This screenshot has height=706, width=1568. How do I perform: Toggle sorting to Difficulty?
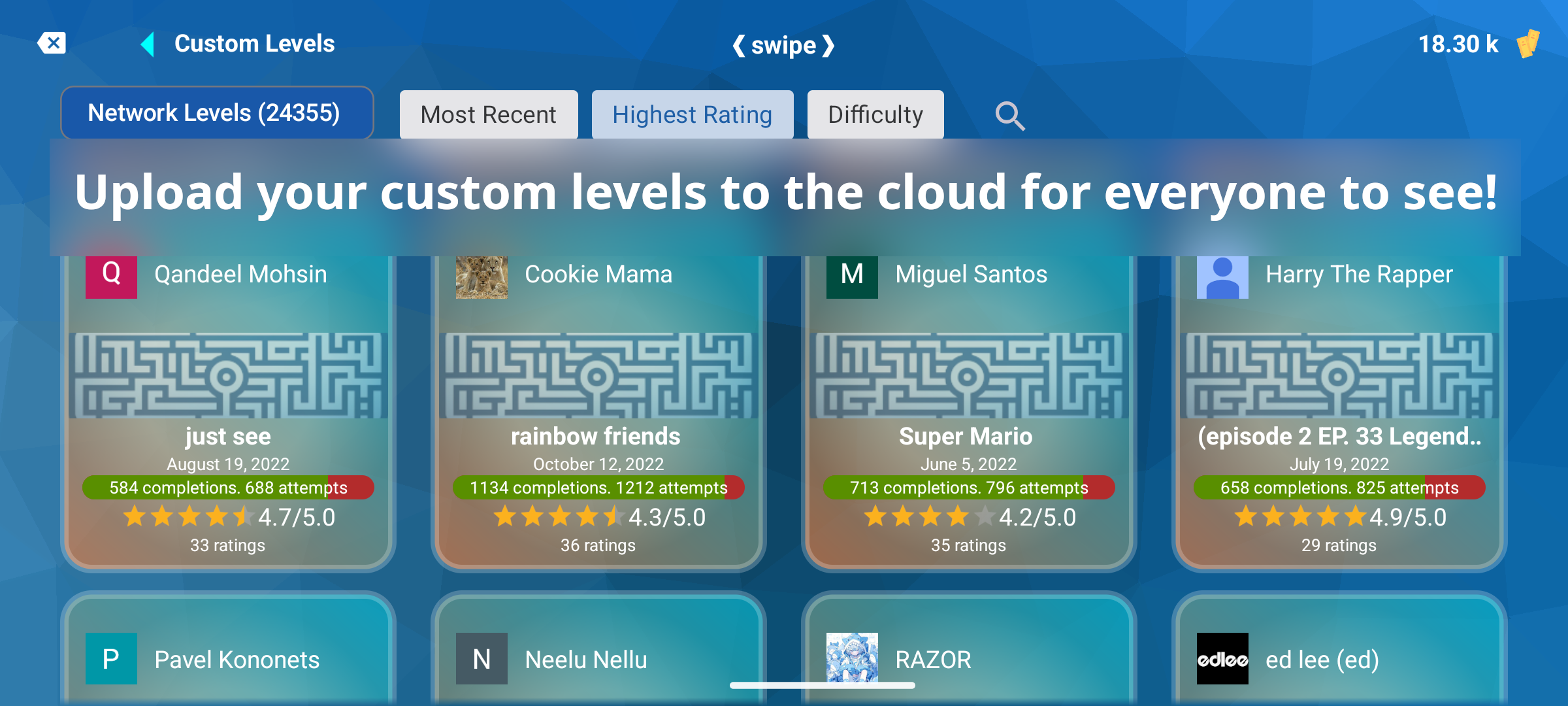click(875, 114)
